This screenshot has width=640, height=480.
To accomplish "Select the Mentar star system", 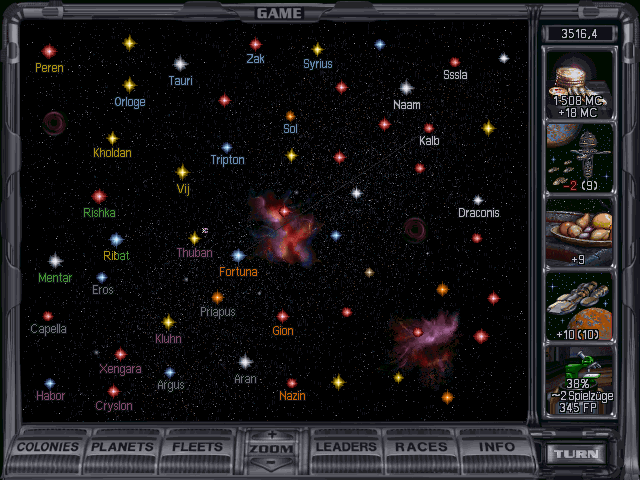I will [x=55, y=261].
